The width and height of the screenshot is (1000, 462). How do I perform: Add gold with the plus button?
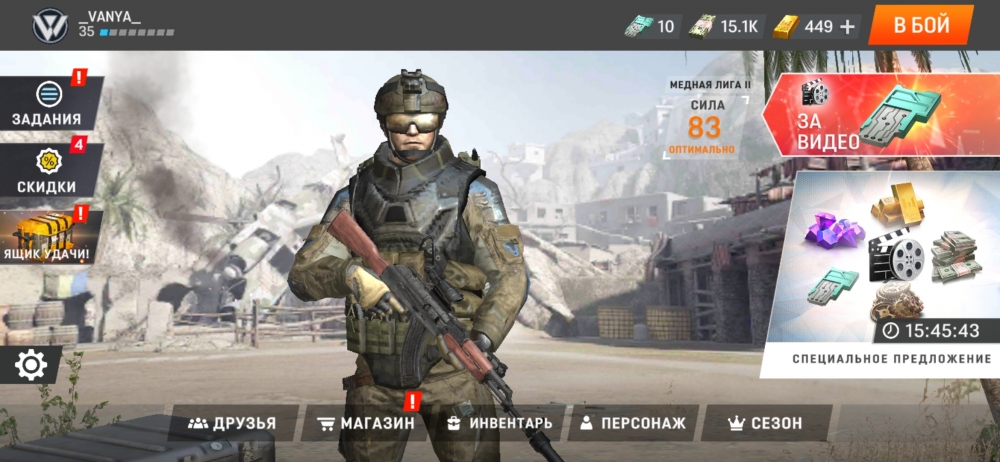click(x=848, y=27)
